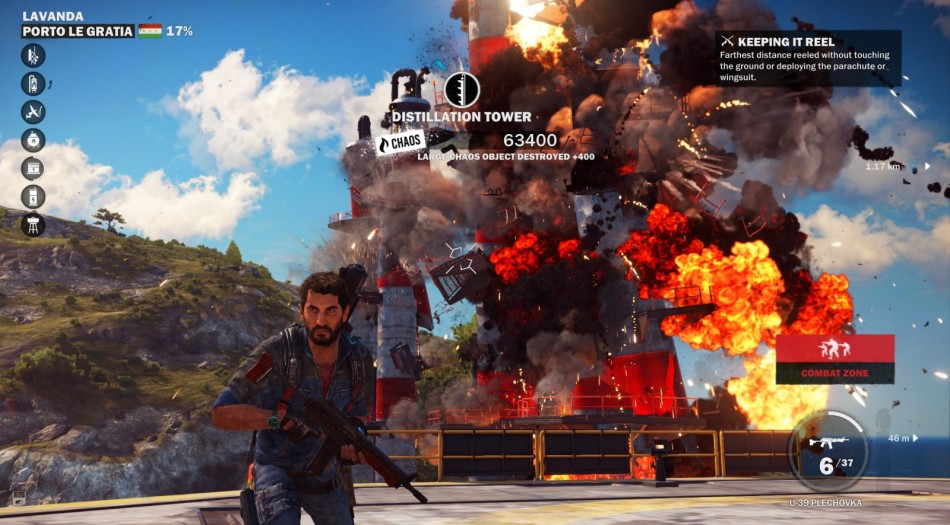
Task: Choose the round generator objective icon
Action: click(33, 140)
